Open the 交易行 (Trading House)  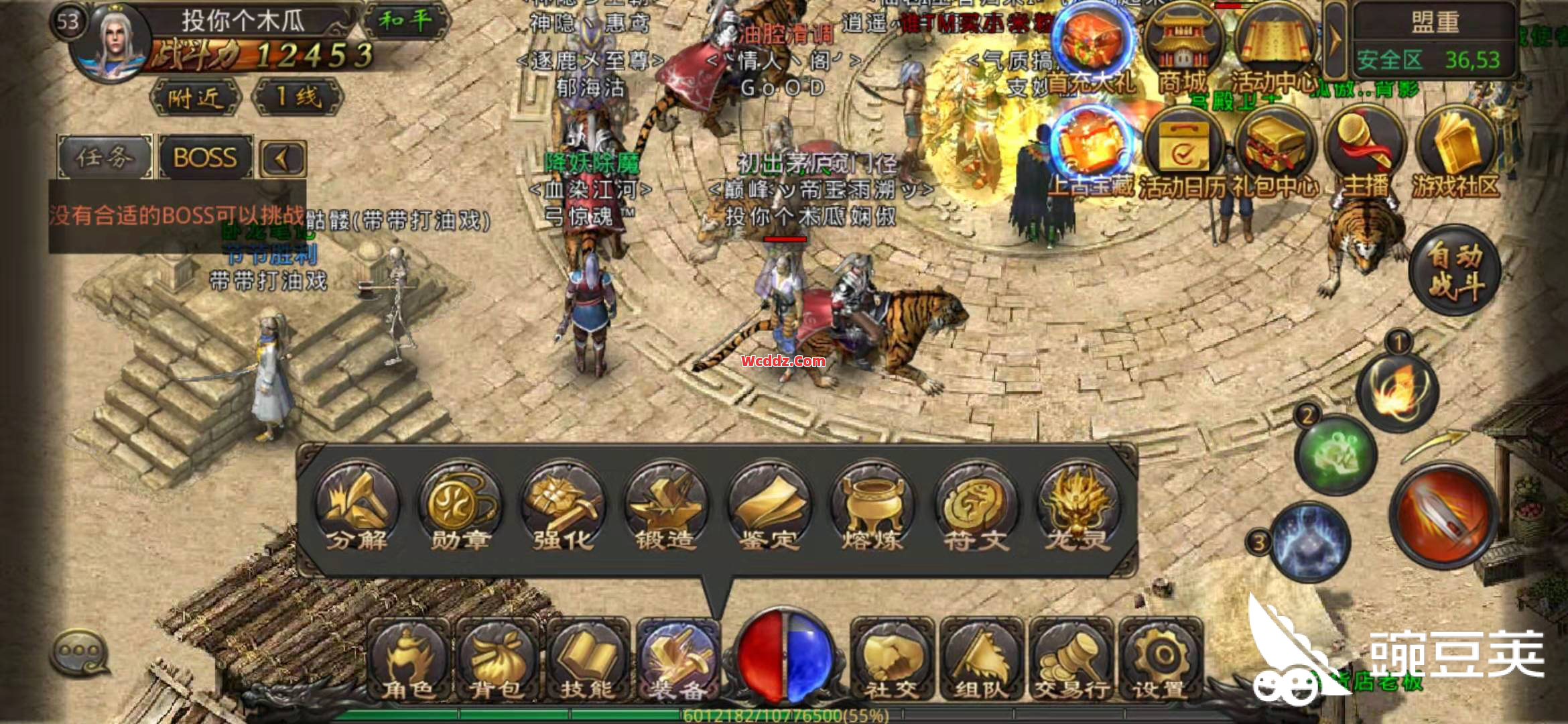tap(1071, 660)
